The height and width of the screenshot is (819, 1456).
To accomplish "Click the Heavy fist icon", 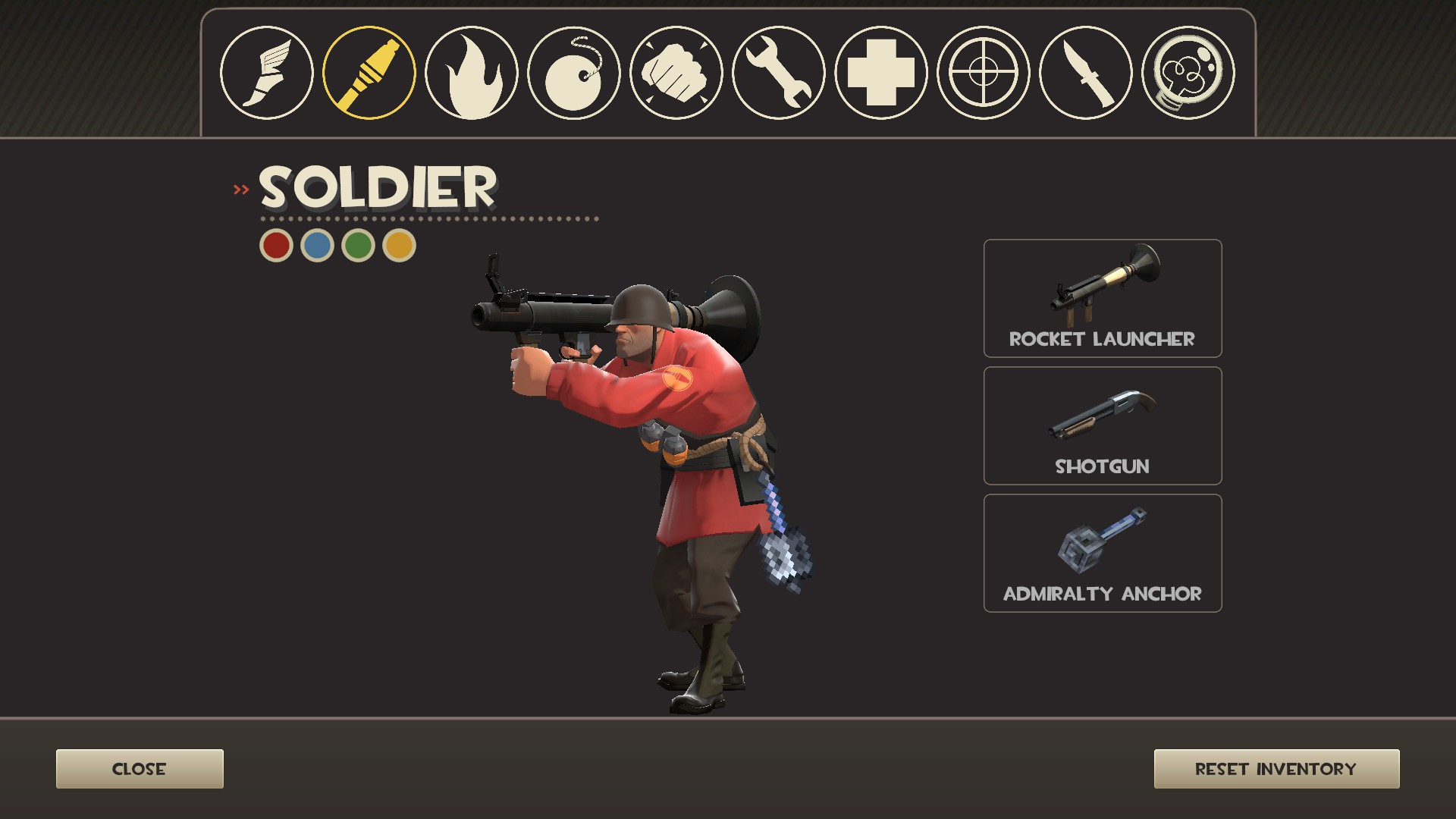I will point(675,72).
